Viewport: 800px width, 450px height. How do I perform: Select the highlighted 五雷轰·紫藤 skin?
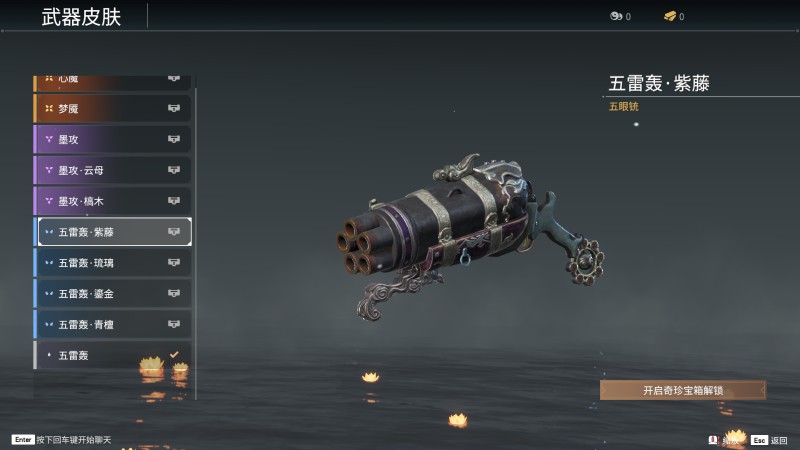tap(112, 233)
